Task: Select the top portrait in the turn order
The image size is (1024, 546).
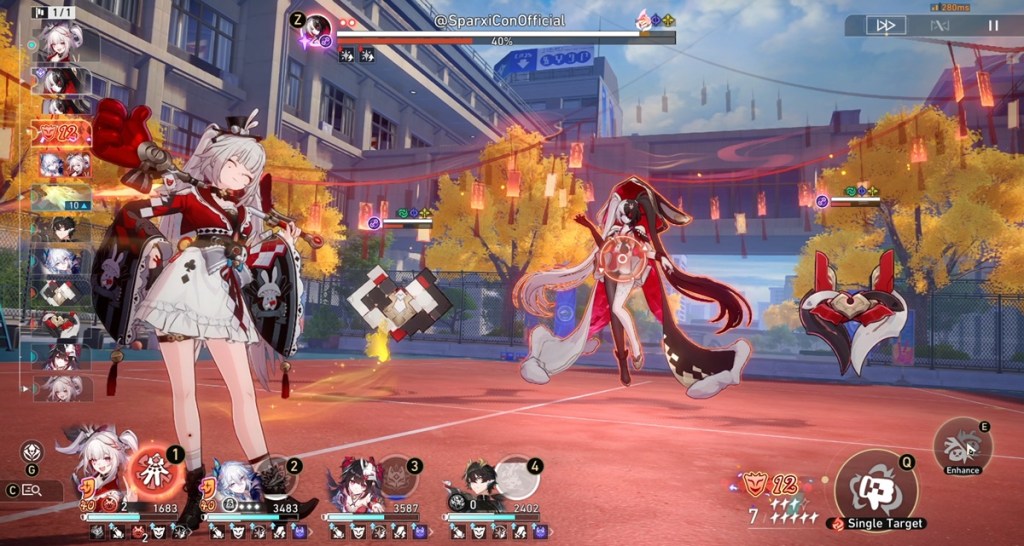Action: (61, 42)
